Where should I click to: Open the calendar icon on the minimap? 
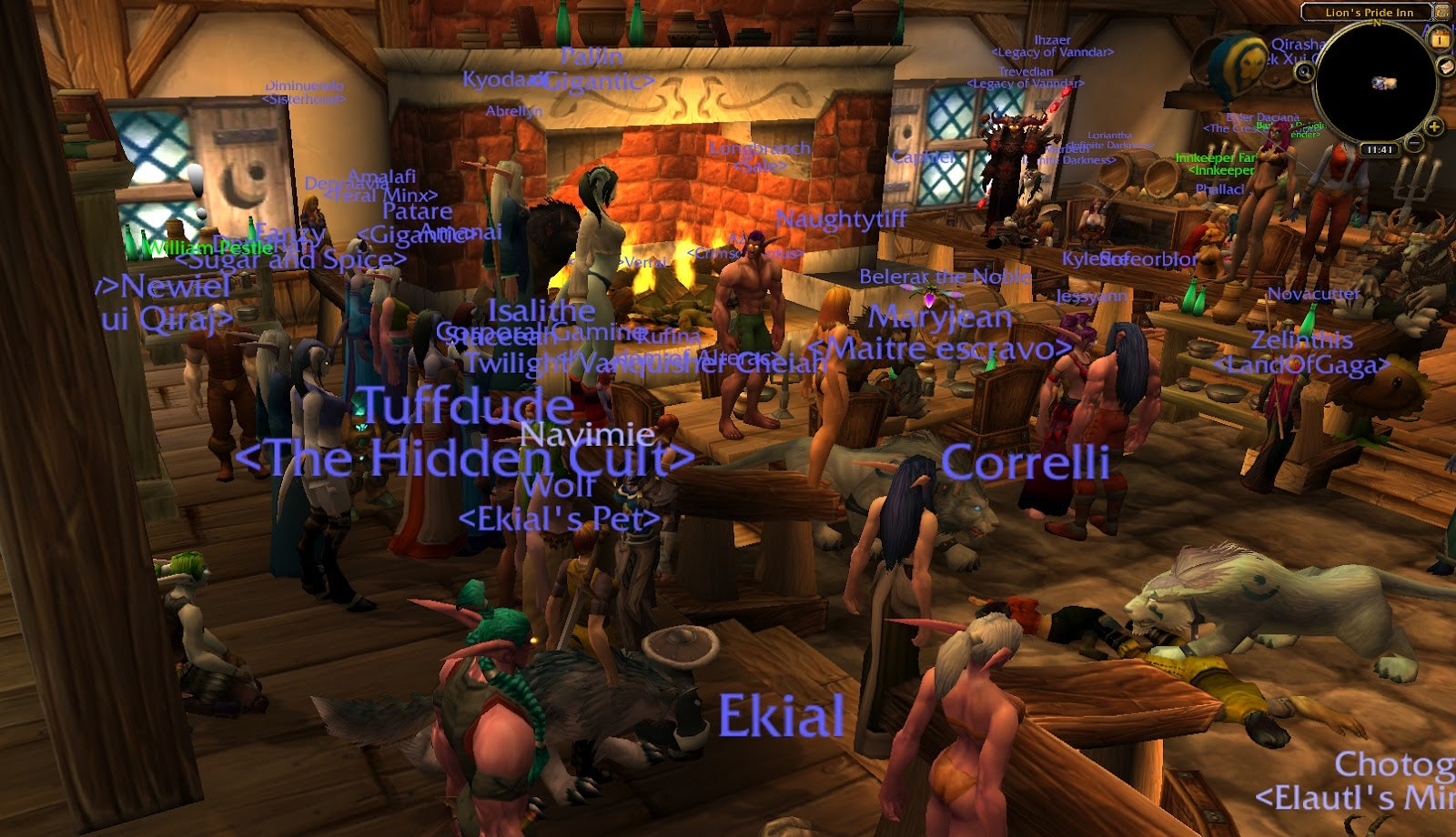[x=1440, y=41]
